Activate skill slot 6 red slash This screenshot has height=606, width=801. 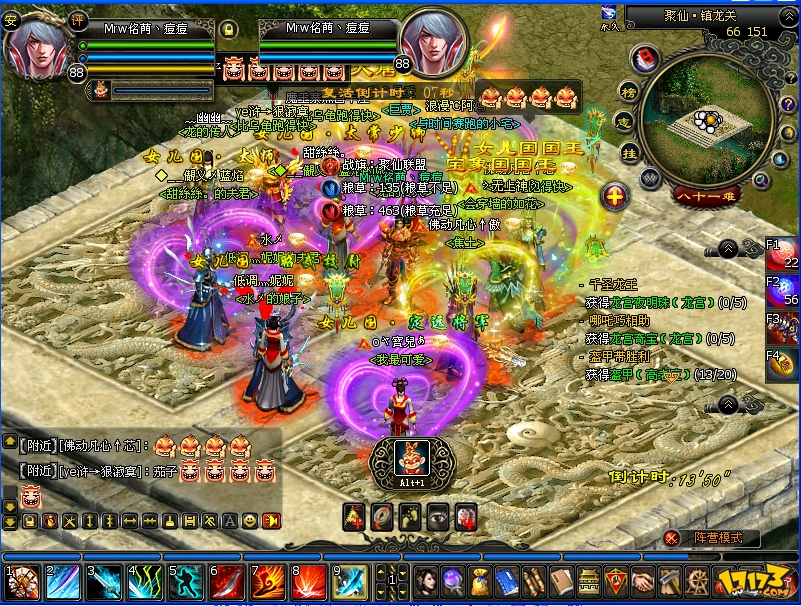click(225, 582)
